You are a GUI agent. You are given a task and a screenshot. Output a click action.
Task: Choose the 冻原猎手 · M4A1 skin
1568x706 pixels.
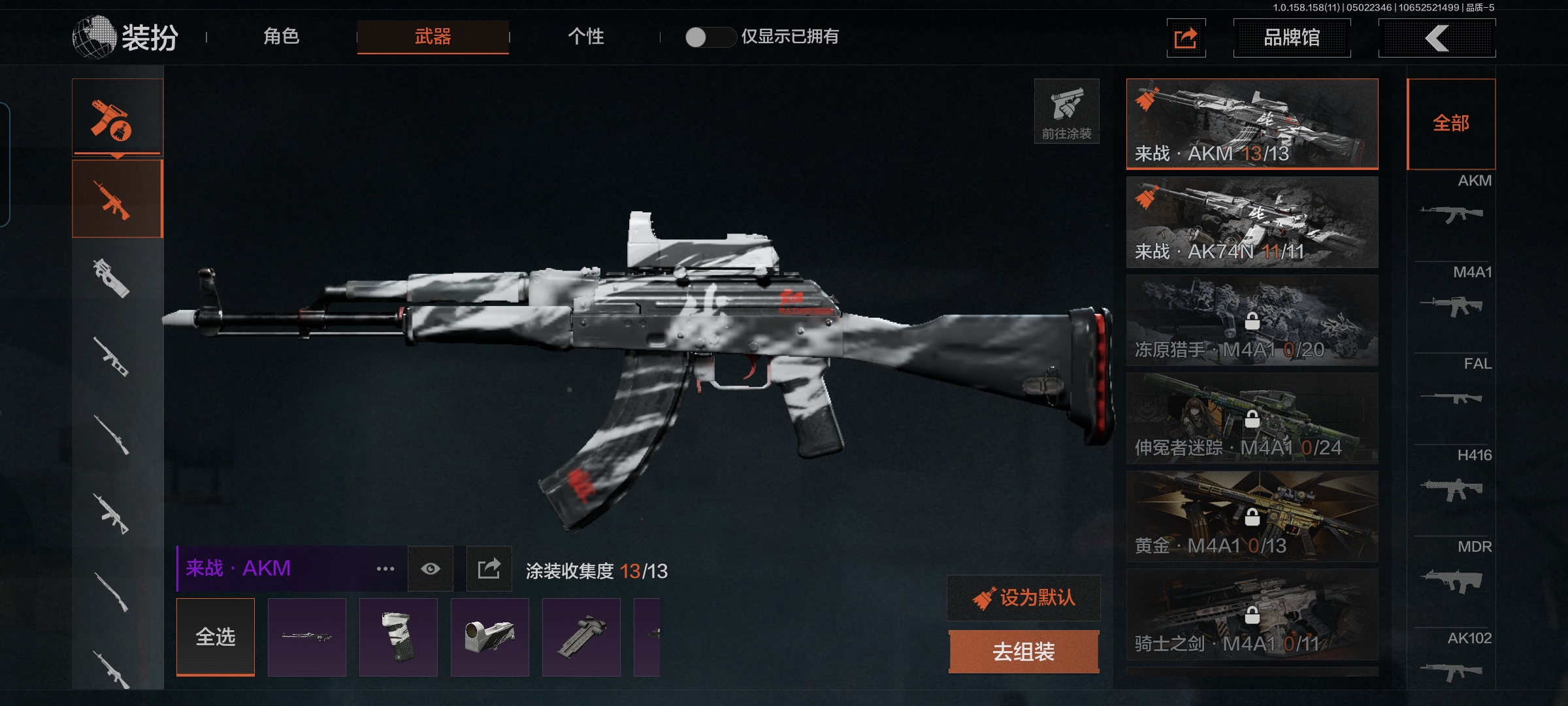[1252, 320]
